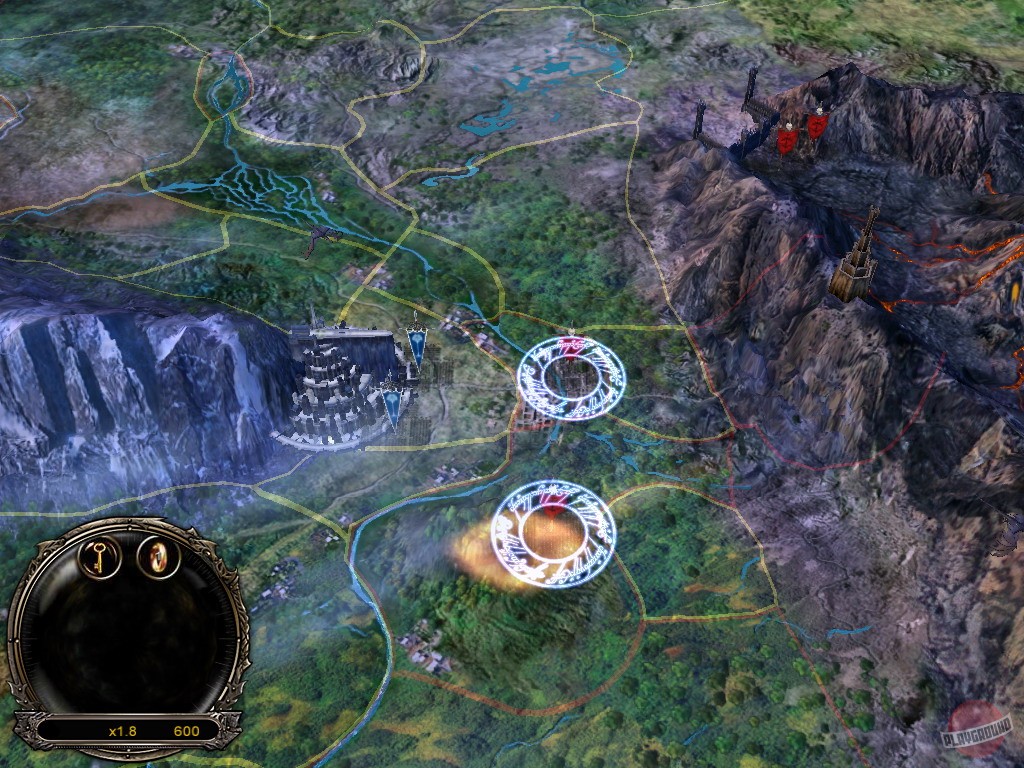
Task: Choose the glowing ring marker with the orange flare
Action: tap(553, 534)
